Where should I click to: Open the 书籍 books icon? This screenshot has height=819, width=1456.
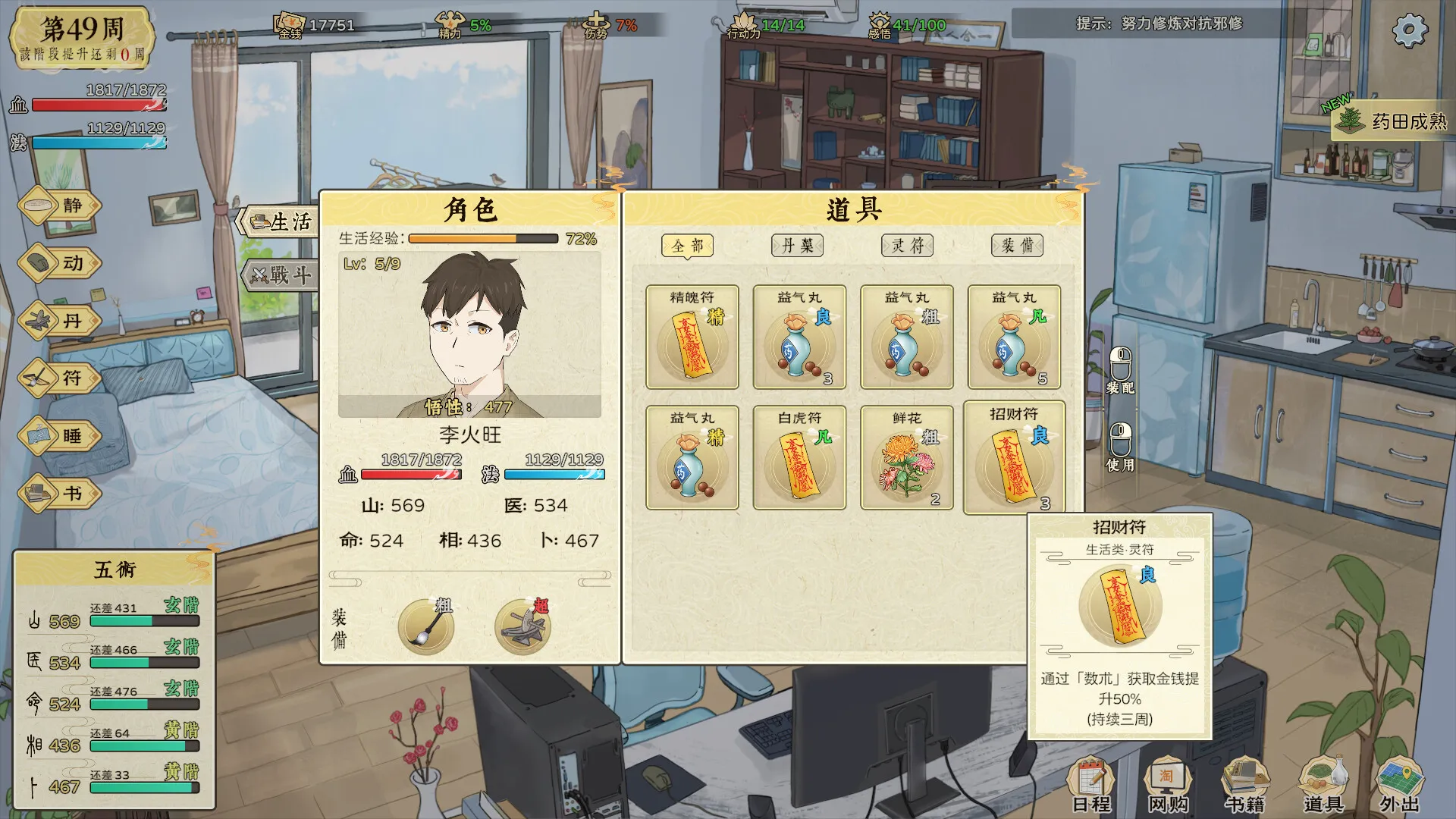(1244, 785)
